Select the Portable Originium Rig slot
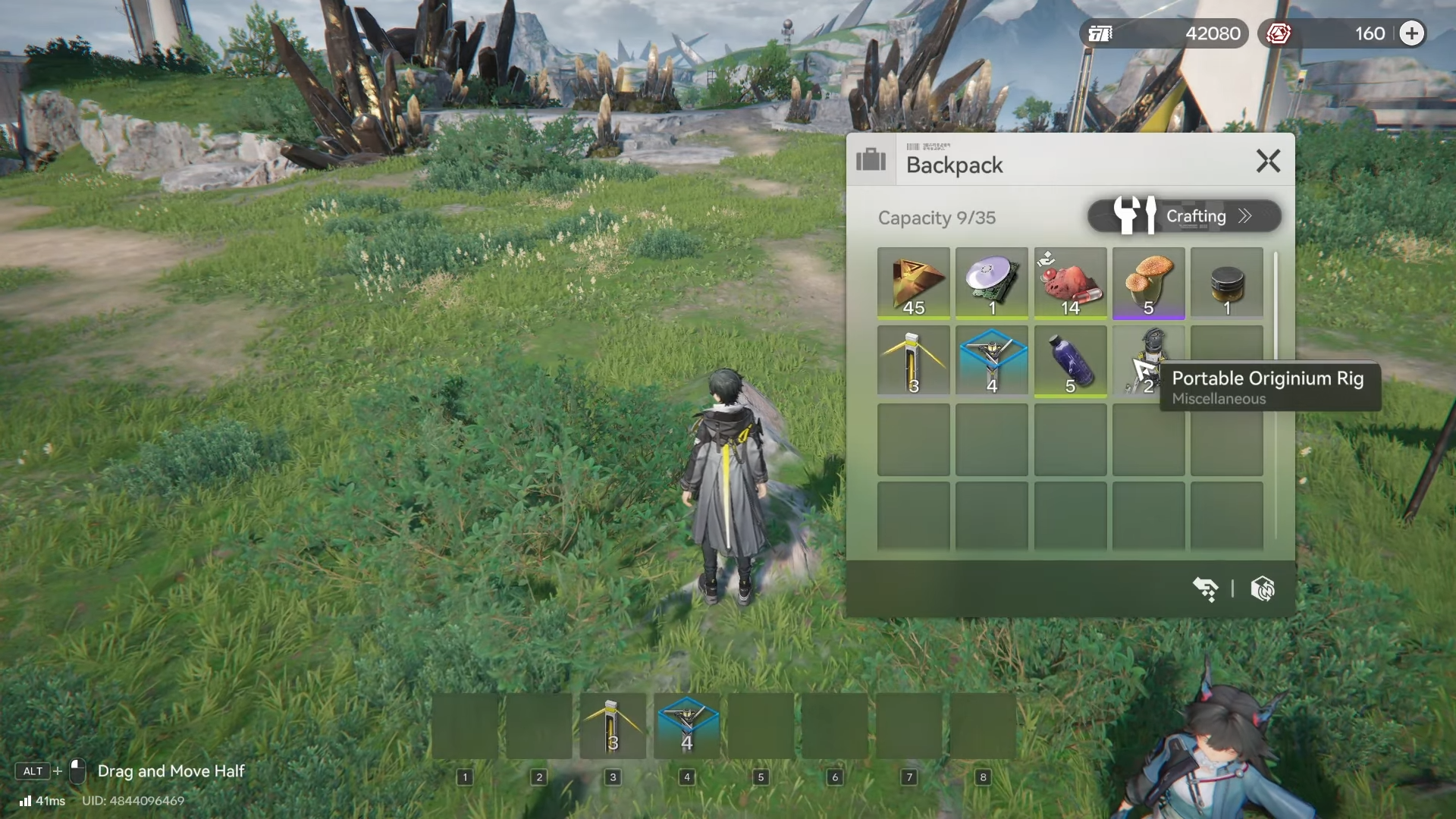 (x=1148, y=361)
